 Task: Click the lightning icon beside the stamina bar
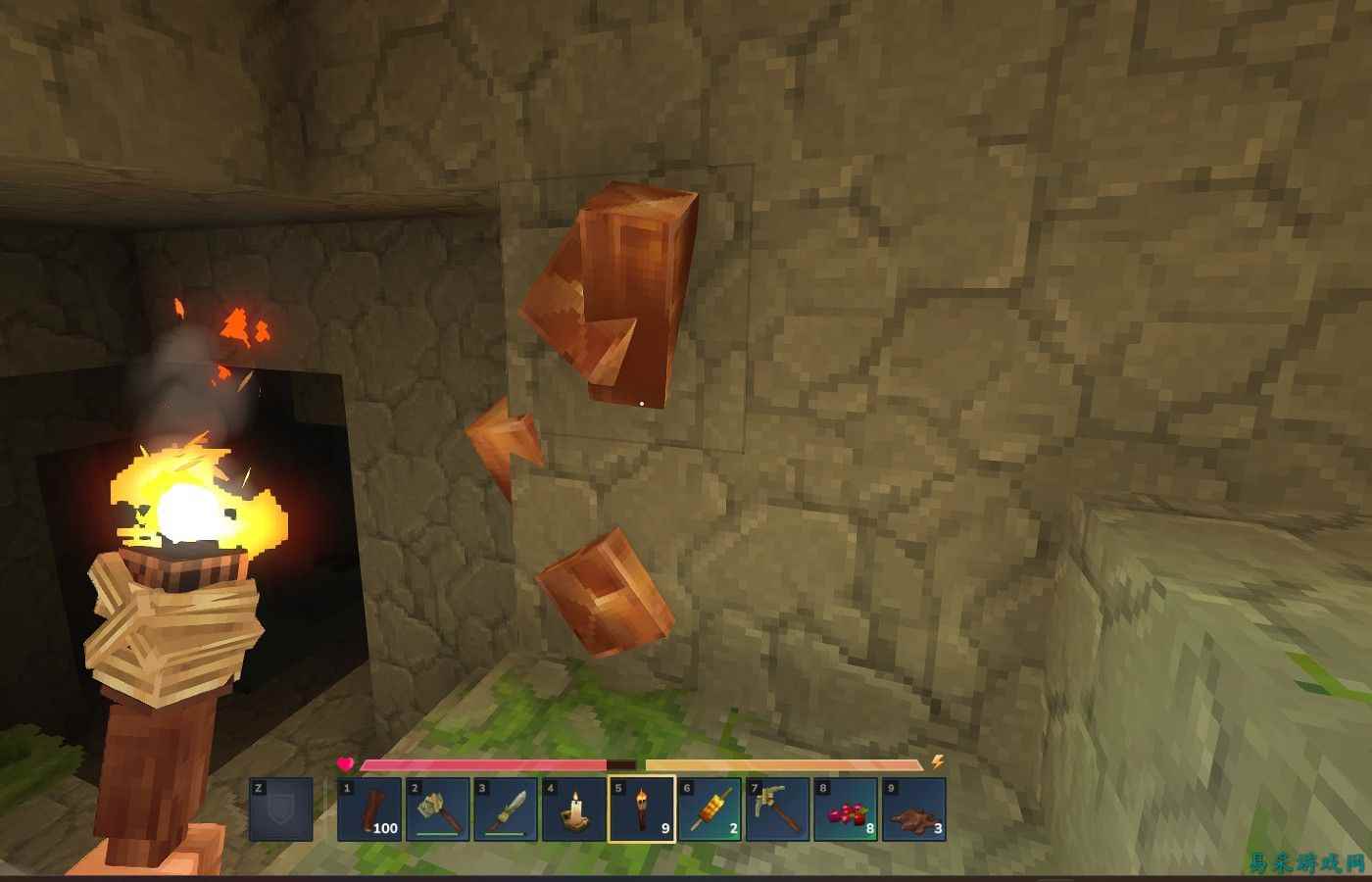[936, 759]
